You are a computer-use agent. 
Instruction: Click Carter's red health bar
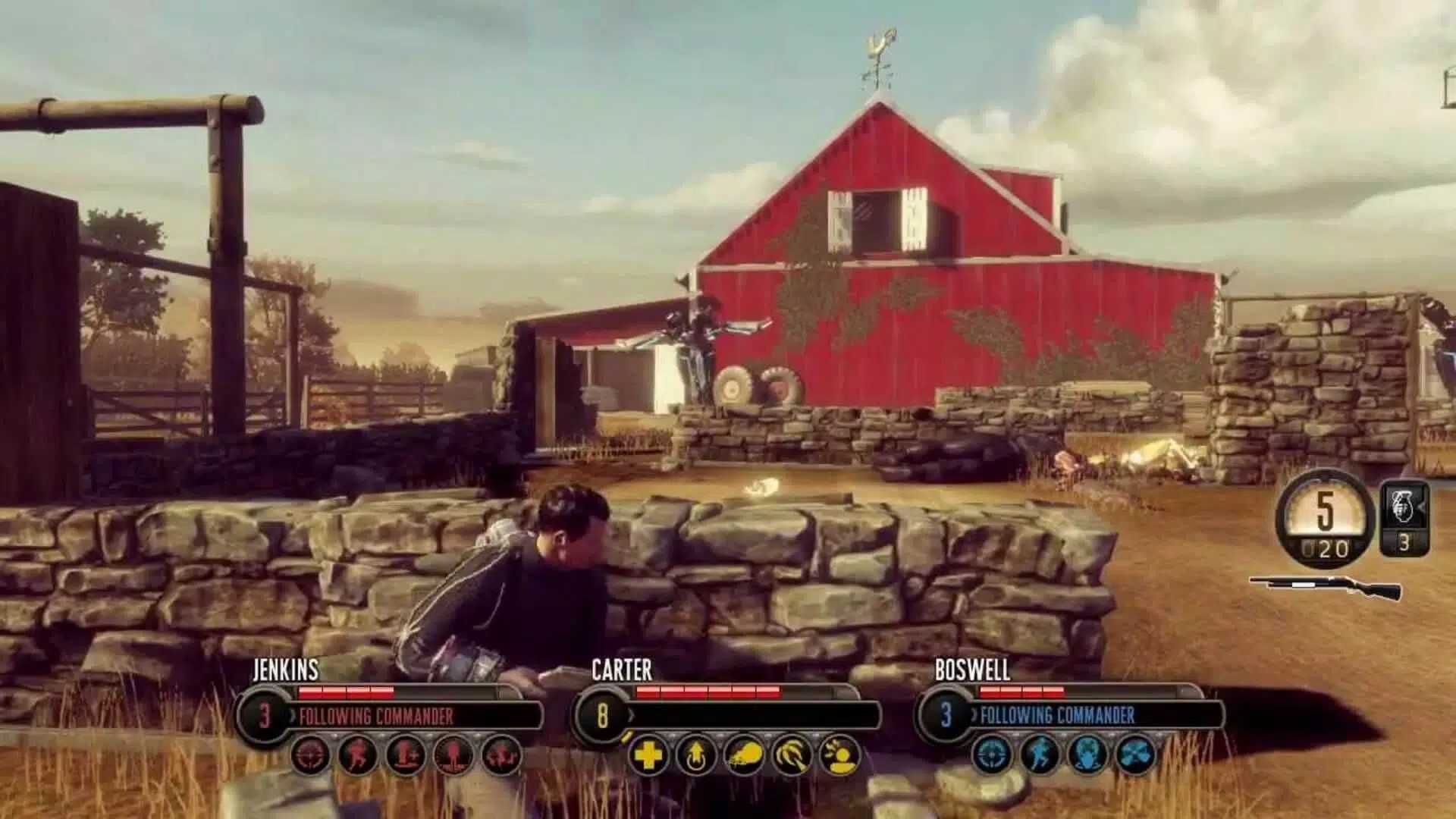pos(709,692)
